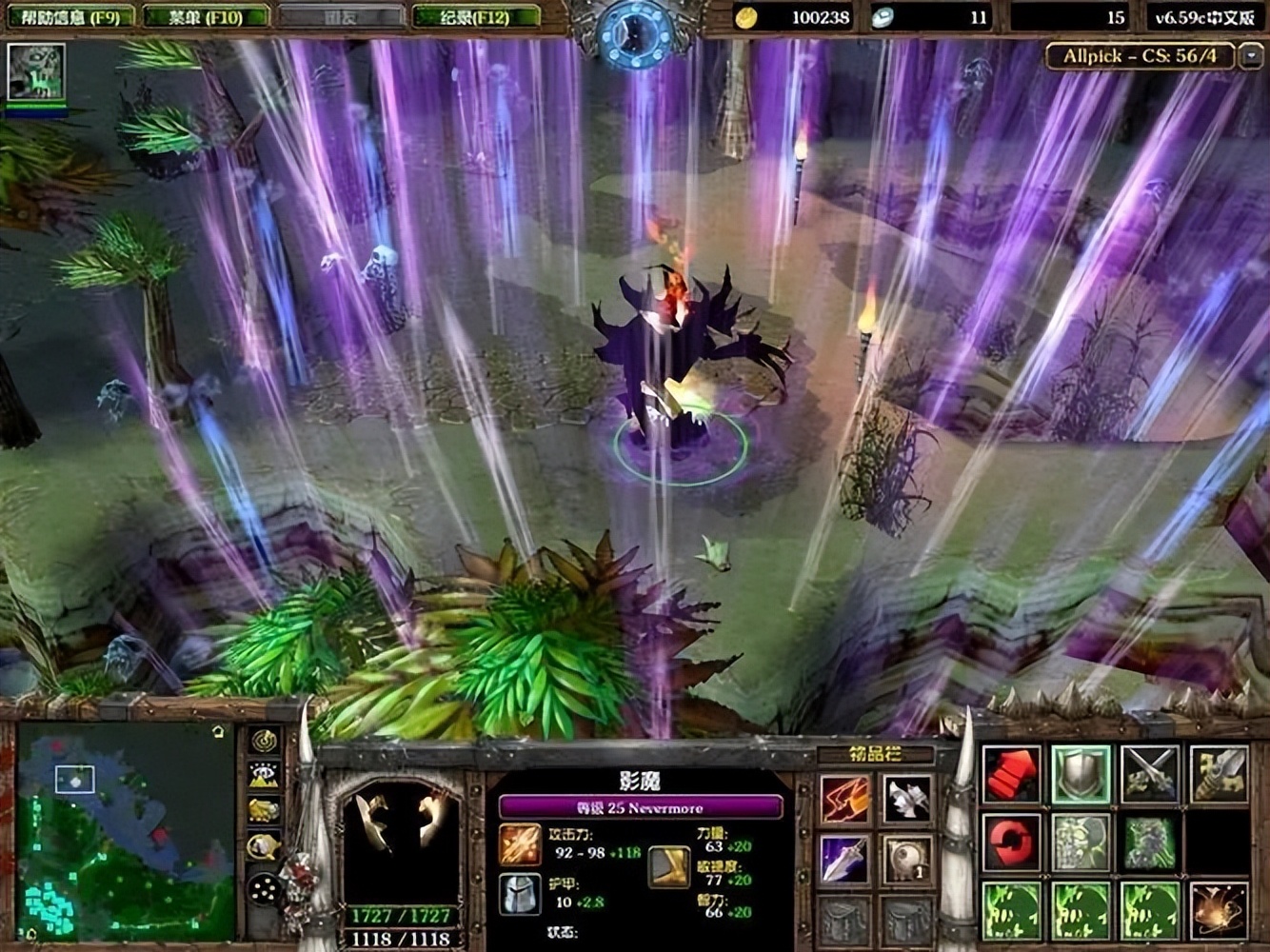Select the orange lightning item in the inventory
1270x952 pixels.
[844, 798]
